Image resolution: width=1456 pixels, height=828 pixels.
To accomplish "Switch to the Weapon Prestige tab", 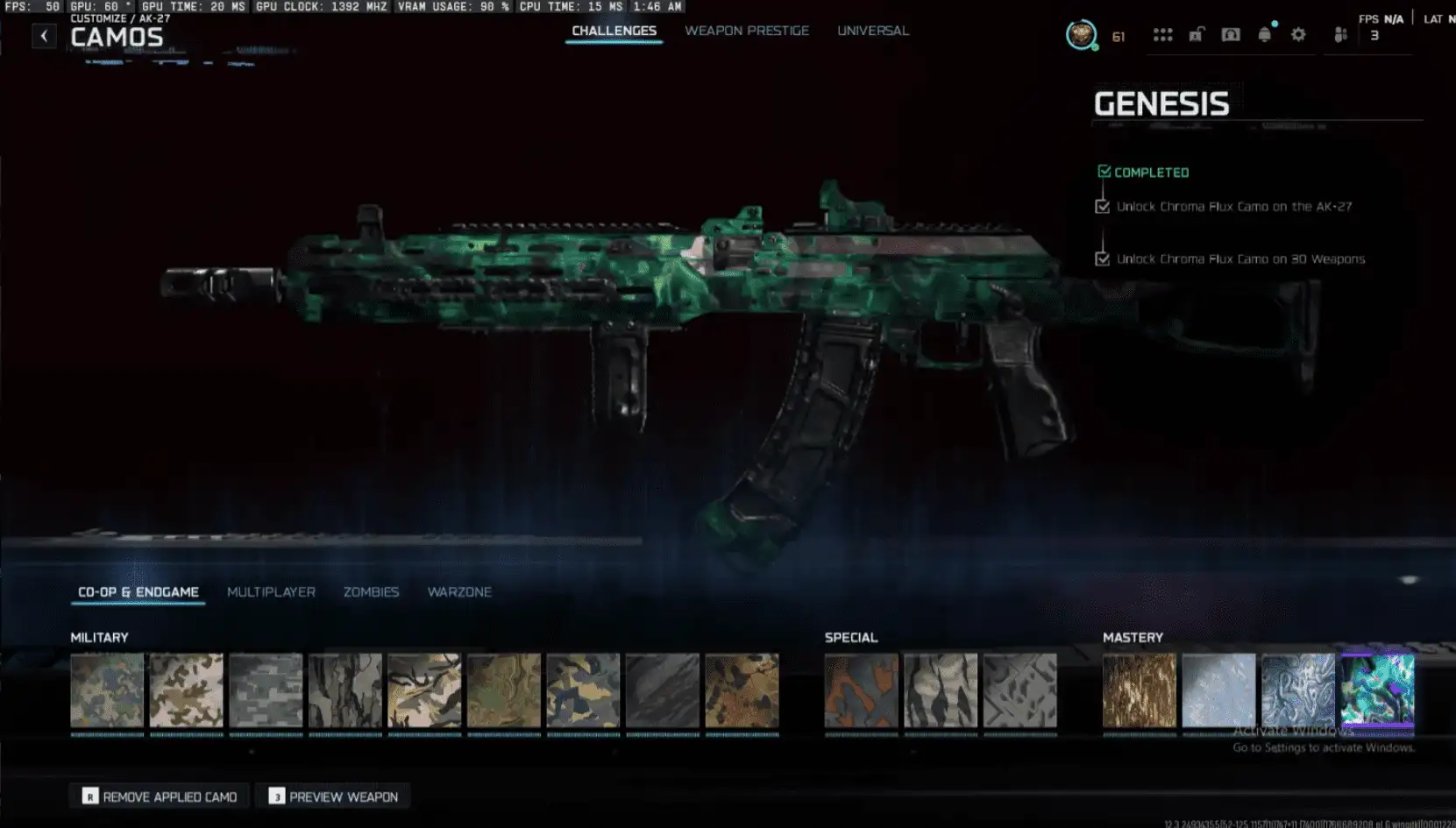I will click(746, 31).
